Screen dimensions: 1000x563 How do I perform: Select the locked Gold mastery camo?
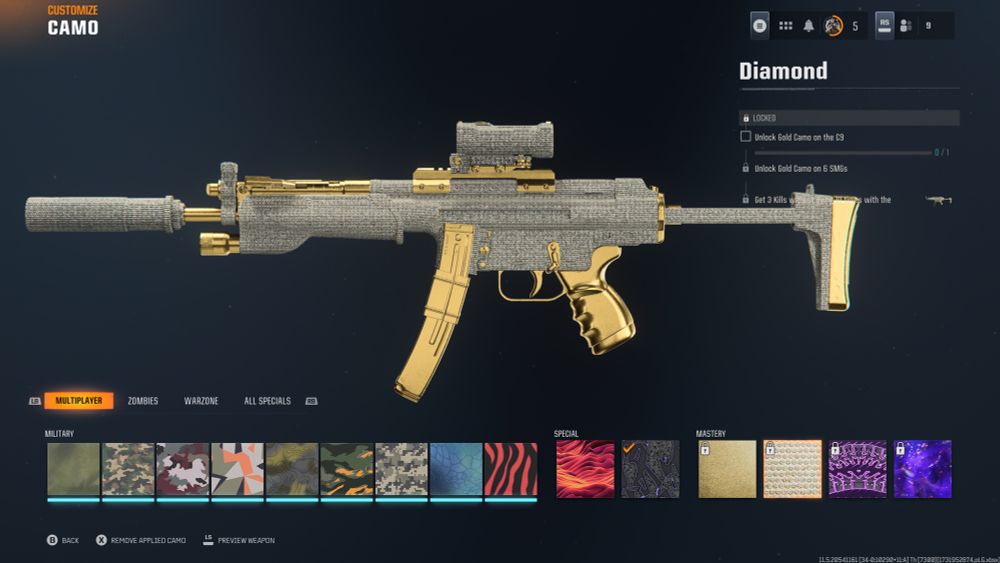[727, 469]
